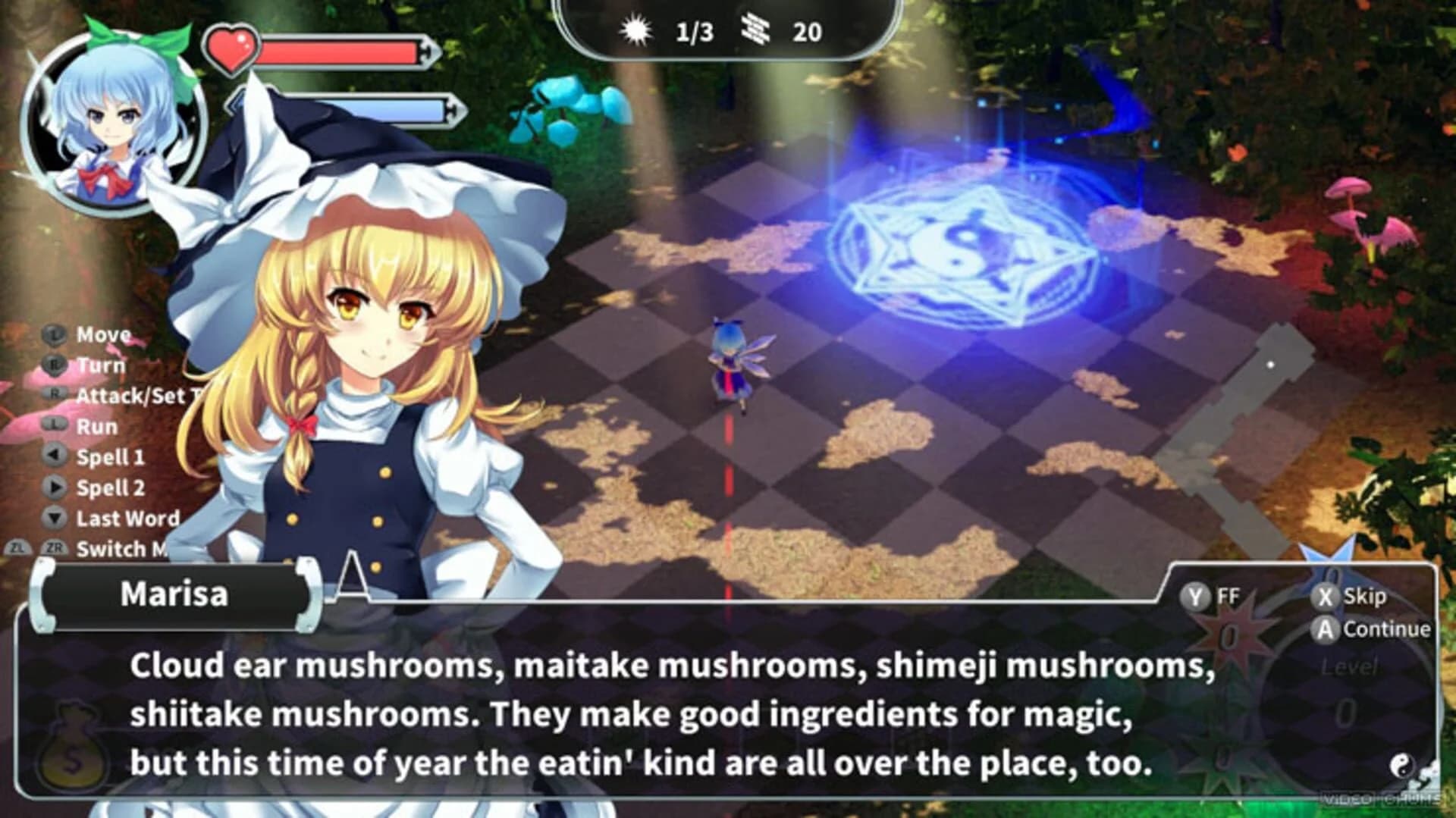Click the R stick icon beside Turn

54,365
